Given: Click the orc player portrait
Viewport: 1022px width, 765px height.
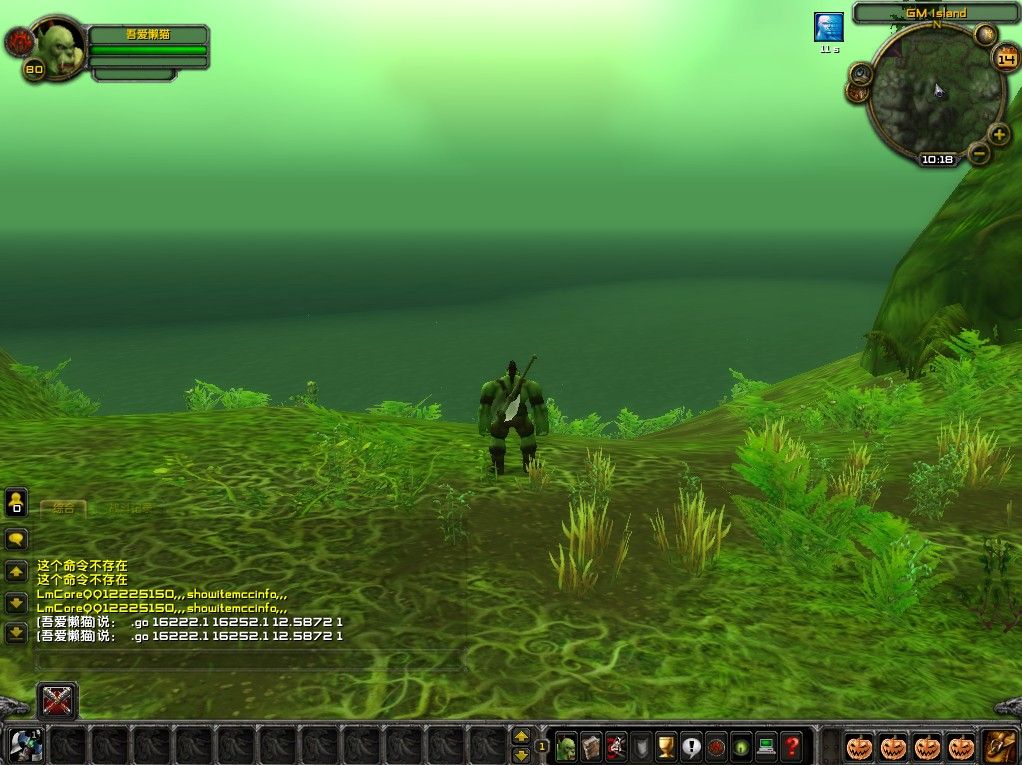Looking at the screenshot, I should point(62,46).
